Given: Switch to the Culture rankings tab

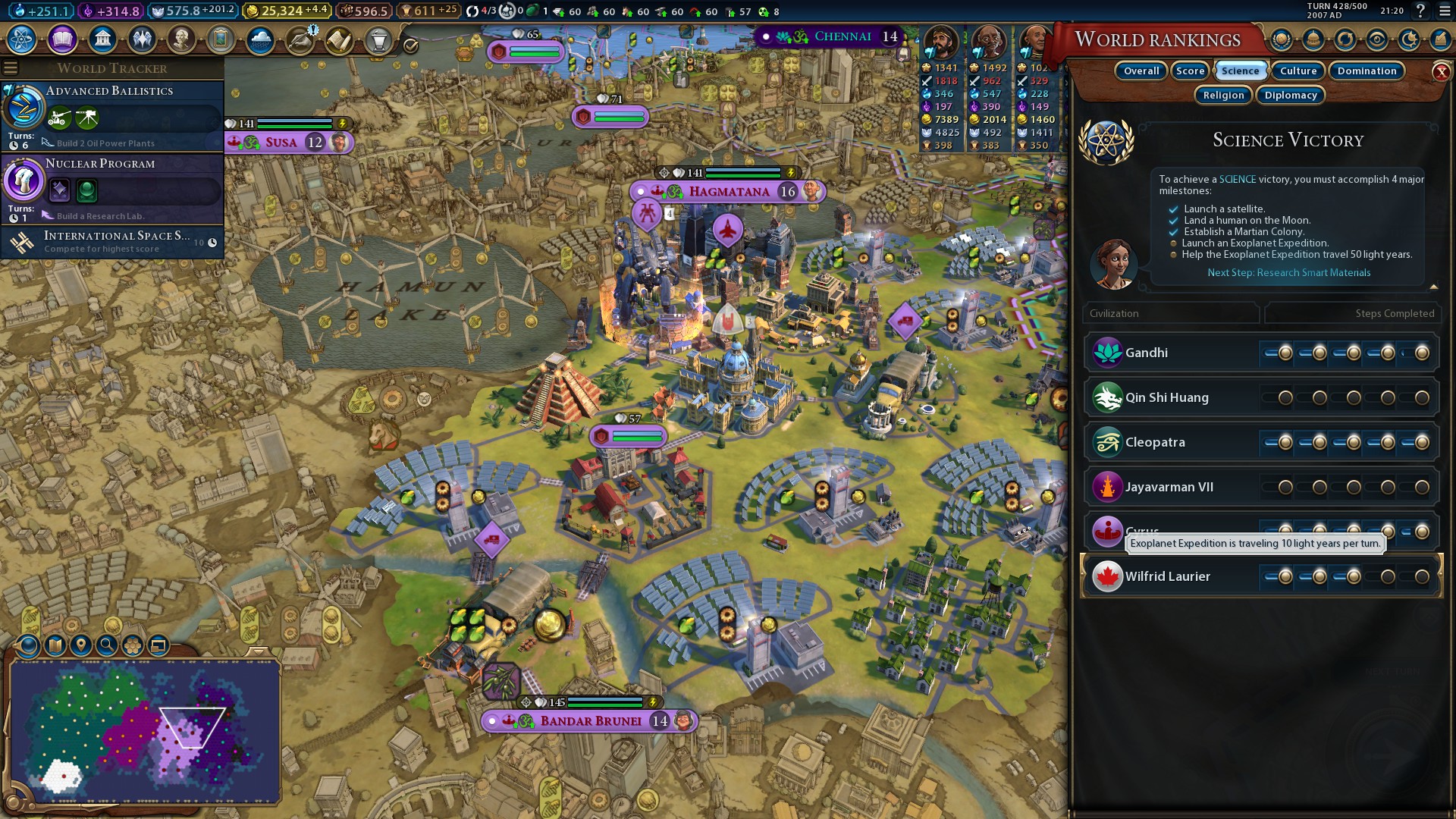Looking at the screenshot, I should [x=1298, y=71].
